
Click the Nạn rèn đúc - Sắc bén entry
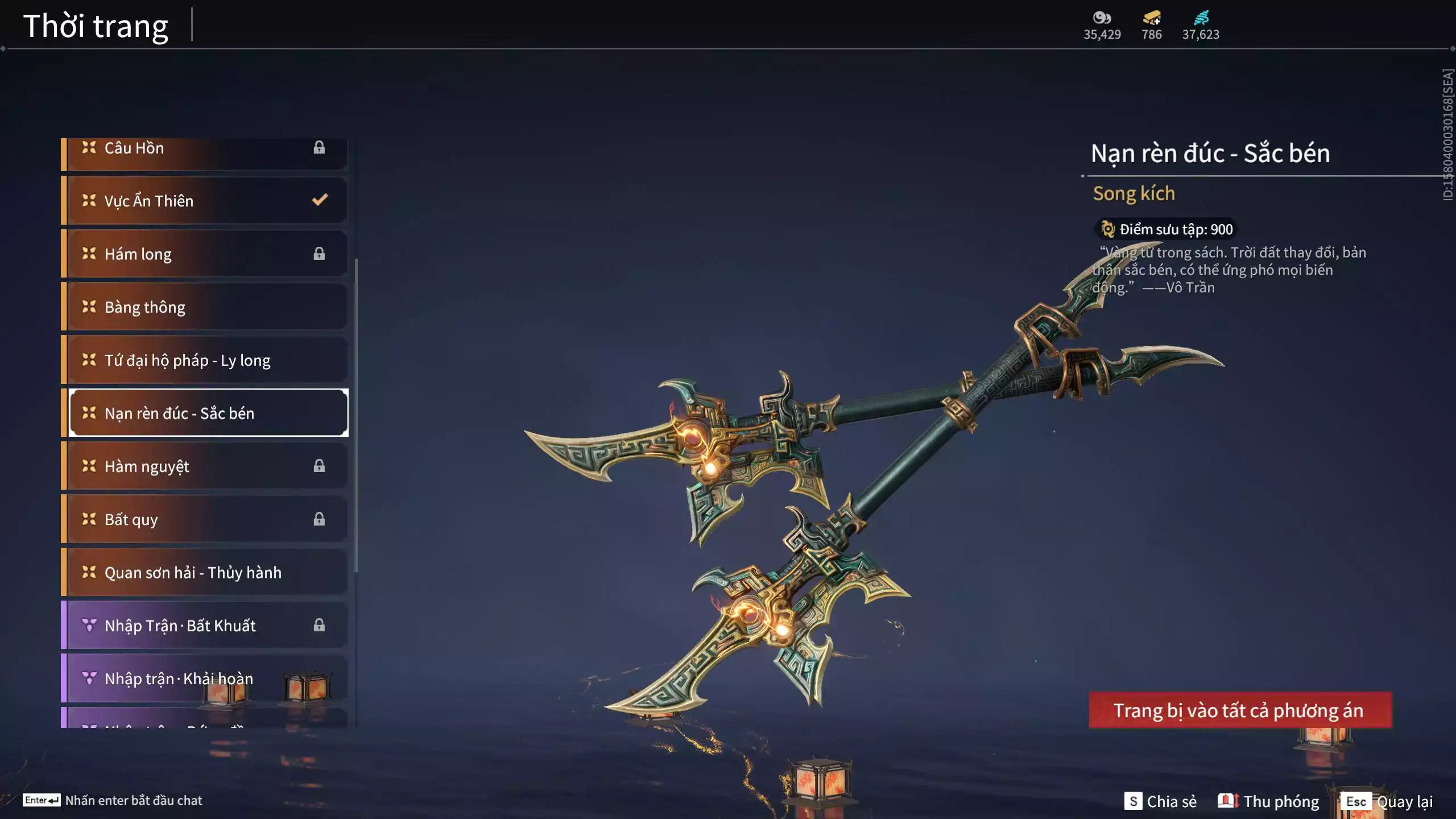click(x=208, y=413)
